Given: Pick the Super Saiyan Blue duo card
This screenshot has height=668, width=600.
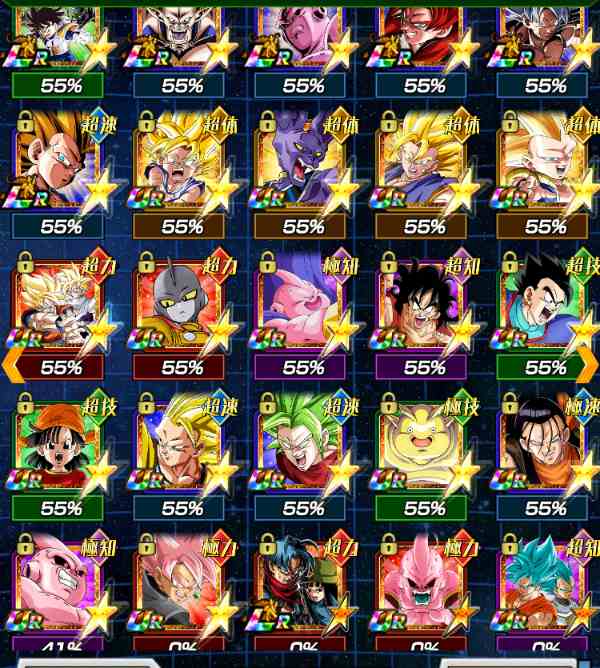Looking at the screenshot, I should [545, 585].
